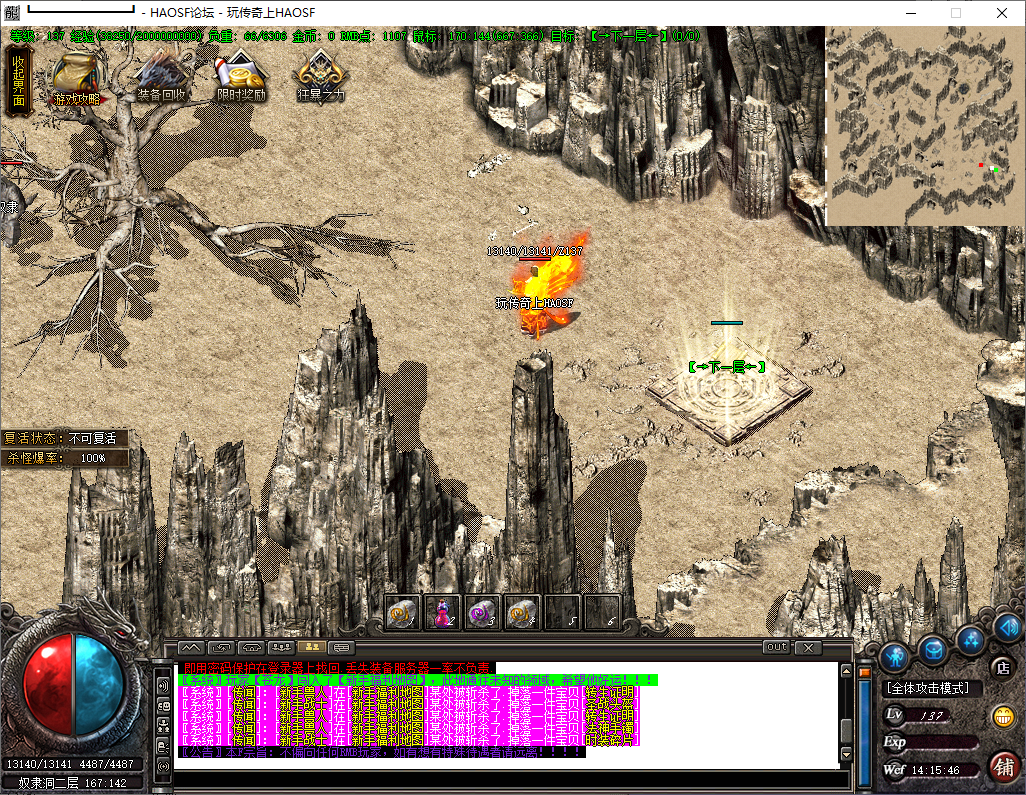Close the chat panel with the X button
1026x795 pixels.
807,647
